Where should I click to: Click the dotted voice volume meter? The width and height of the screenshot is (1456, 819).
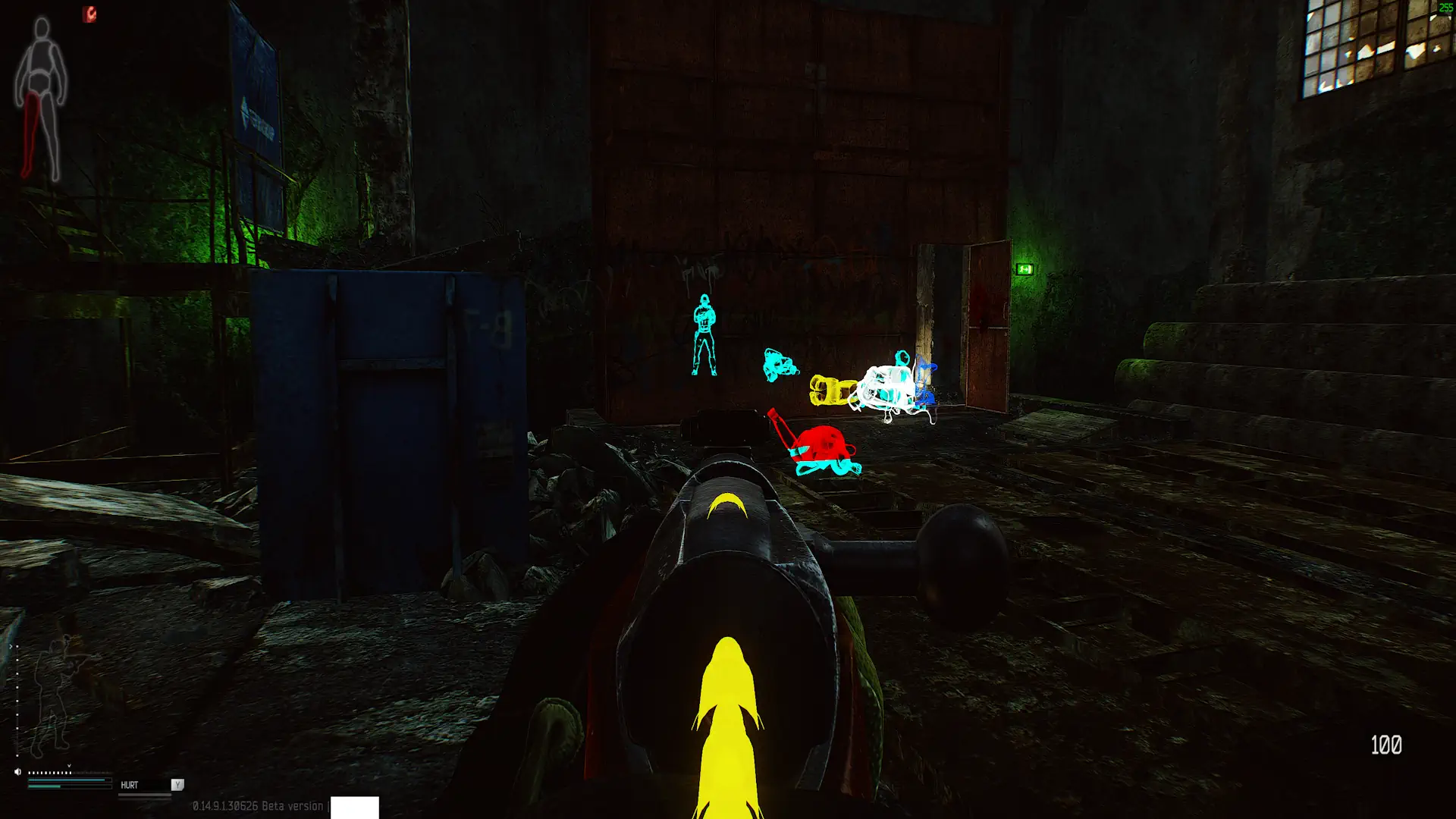49,771
